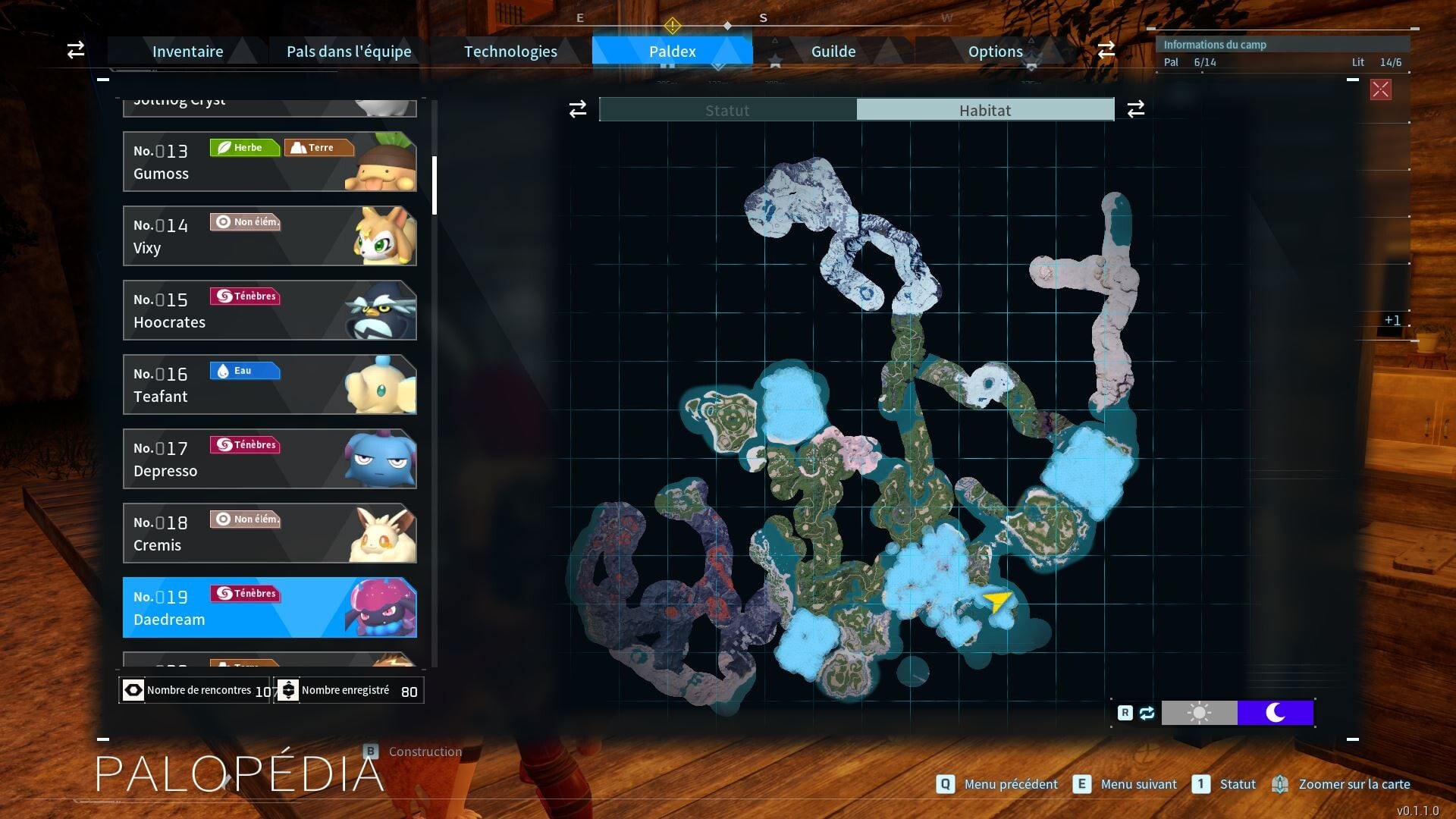The width and height of the screenshot is (1456, 819).
Task: Pick Hoocrates from the Pal list
Action: [x=269, y=310]
